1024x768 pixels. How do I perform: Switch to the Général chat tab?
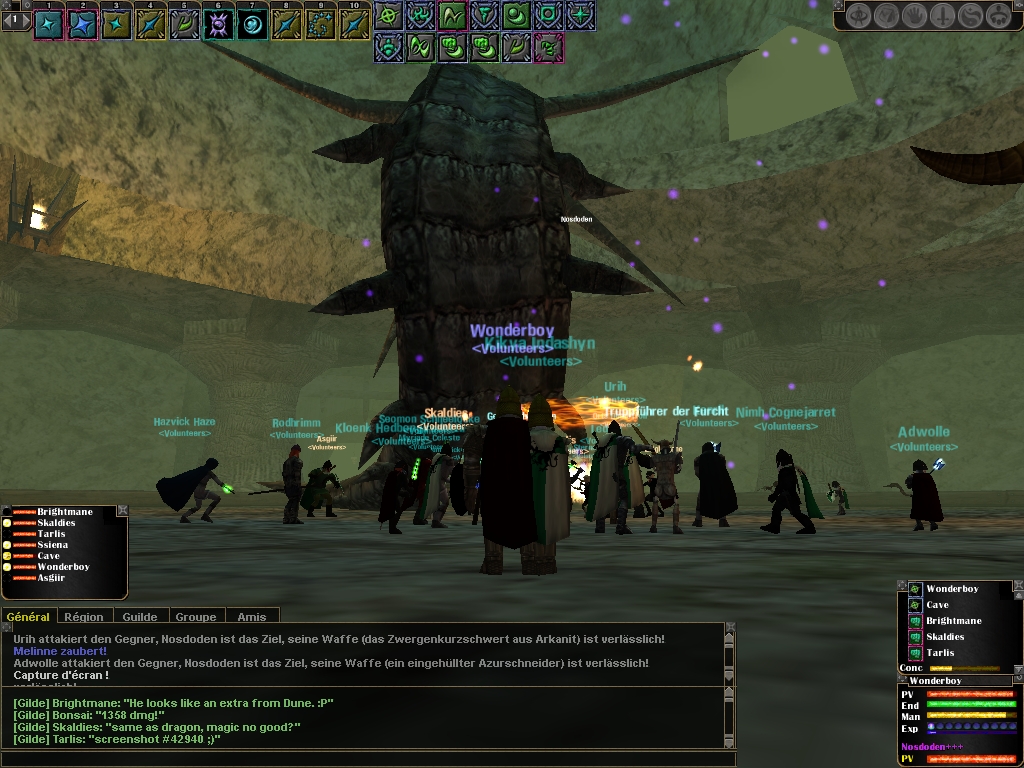pos(28,617)
